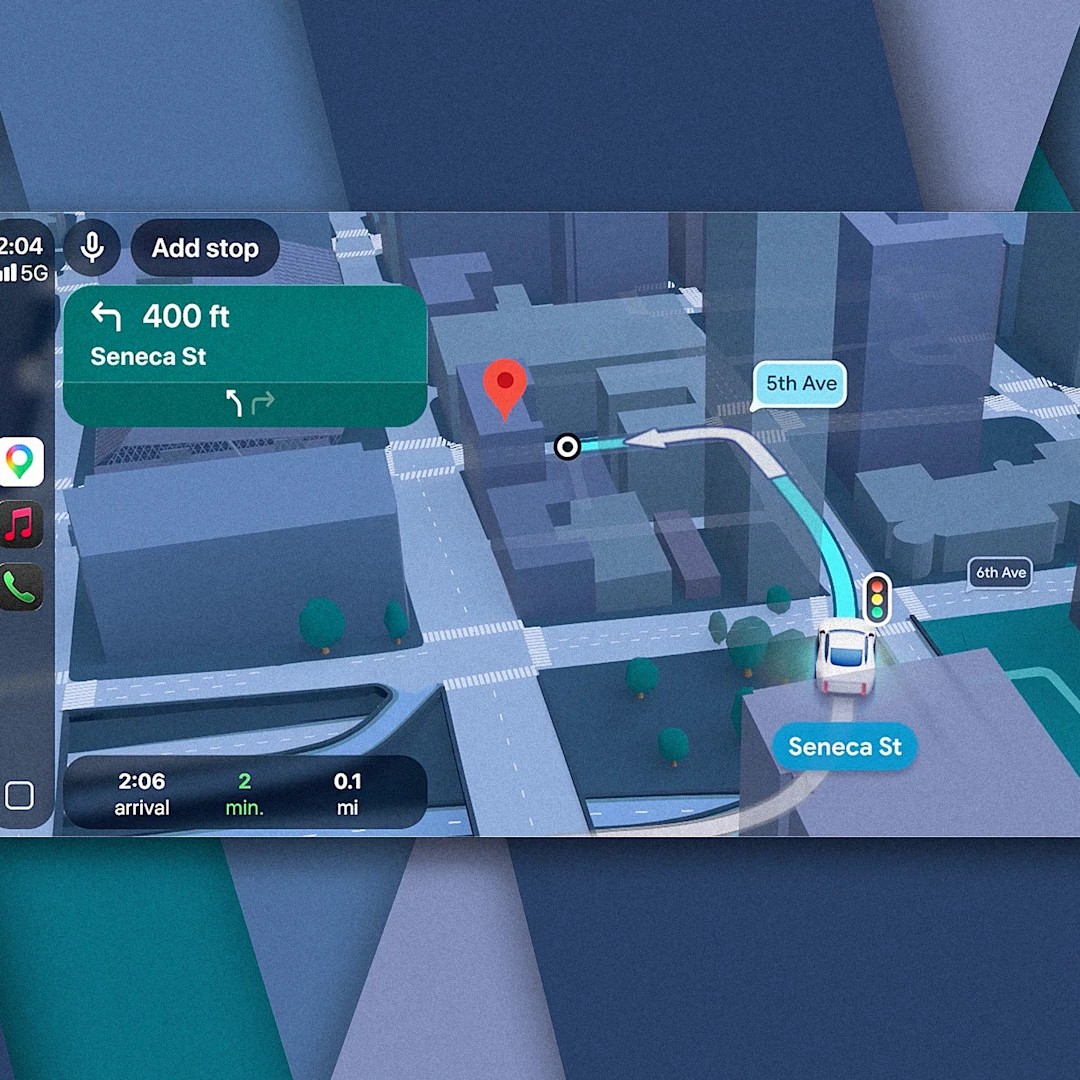1080x1080 pixels.
Task: Expand the arrival time trip panel
Action: coord(245,794)
